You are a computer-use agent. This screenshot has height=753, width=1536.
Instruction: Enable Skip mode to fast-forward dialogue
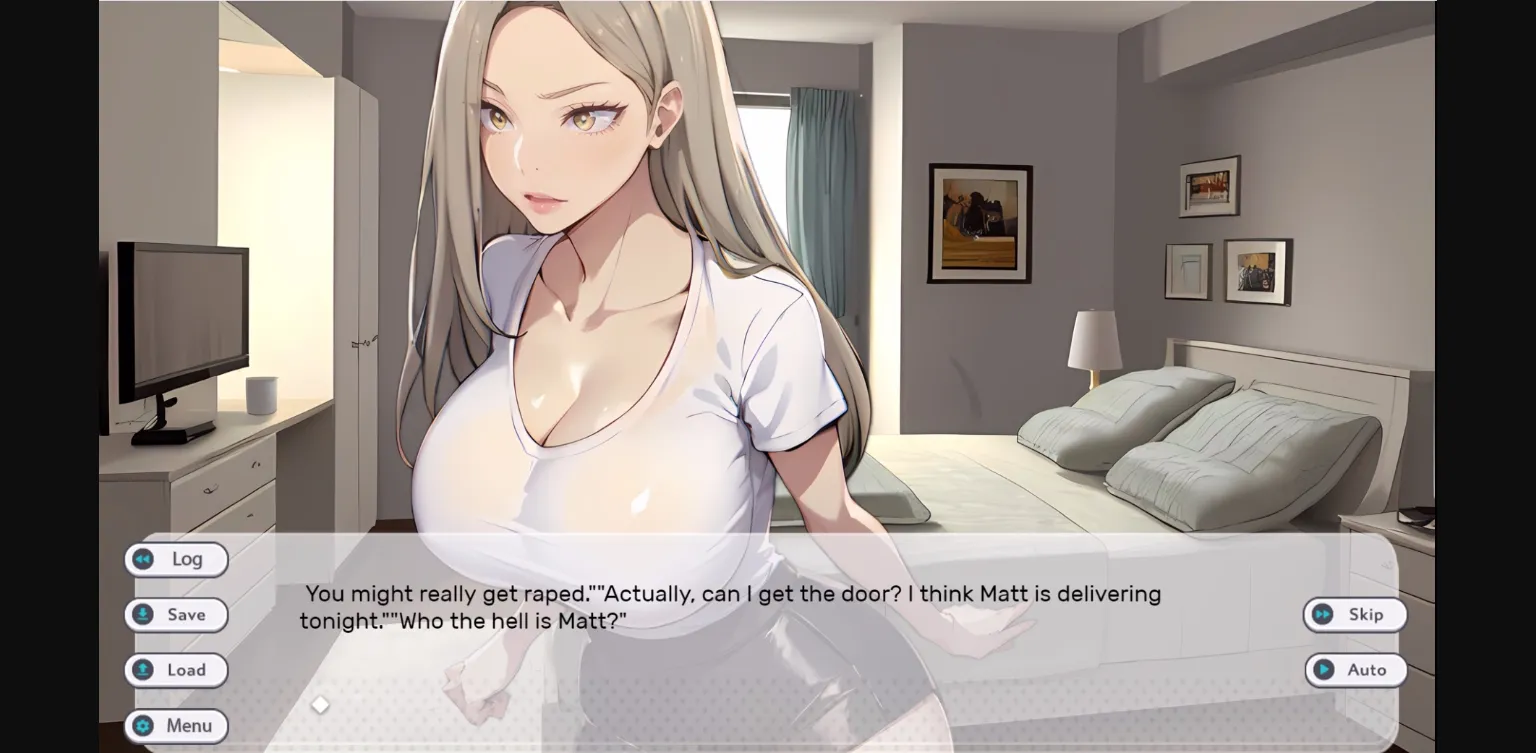coord(1356,614)
